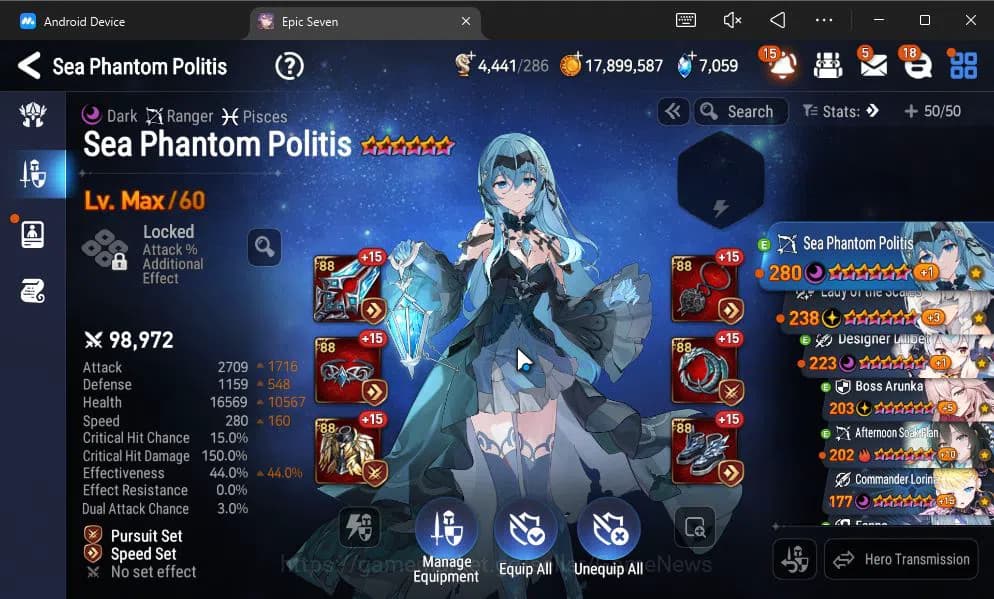Click the magnifier beside Locked exclusive equipment
The width and height of the screenshot is (994, 599).
[264, 246]
